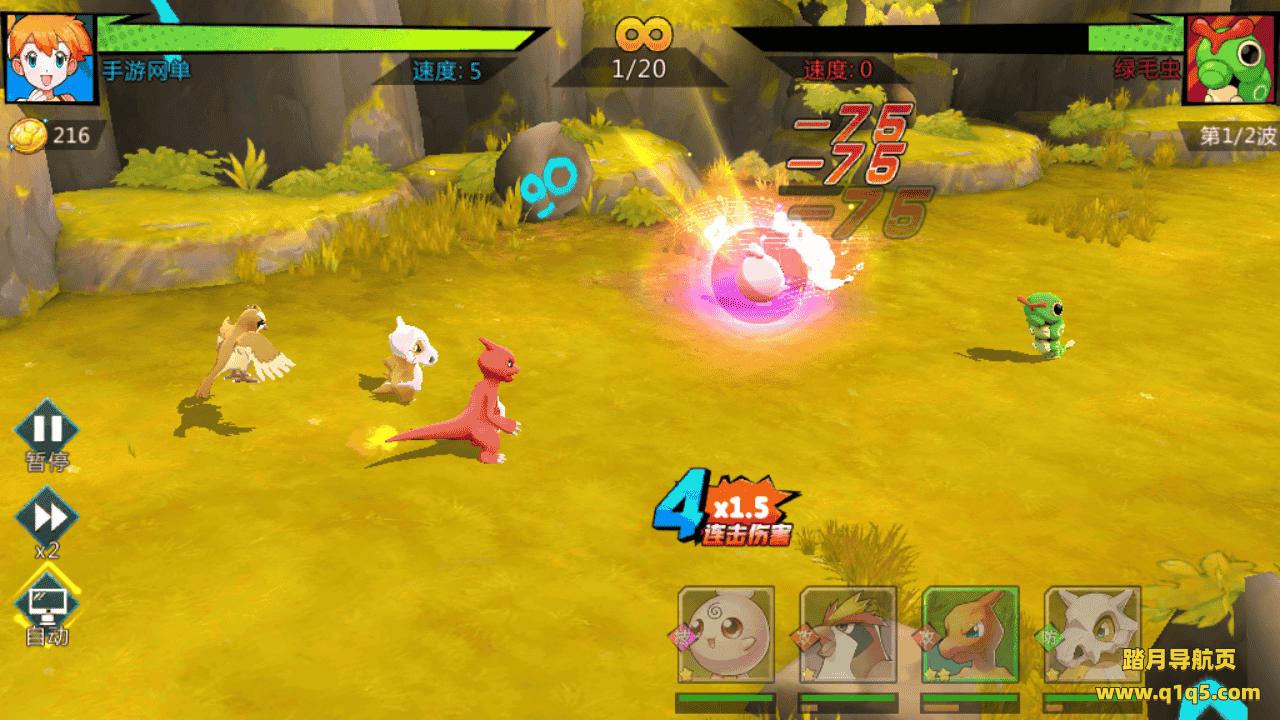1280x720 pixels.
Task: Click the player trainer avatar
Action: coord(50,58)
